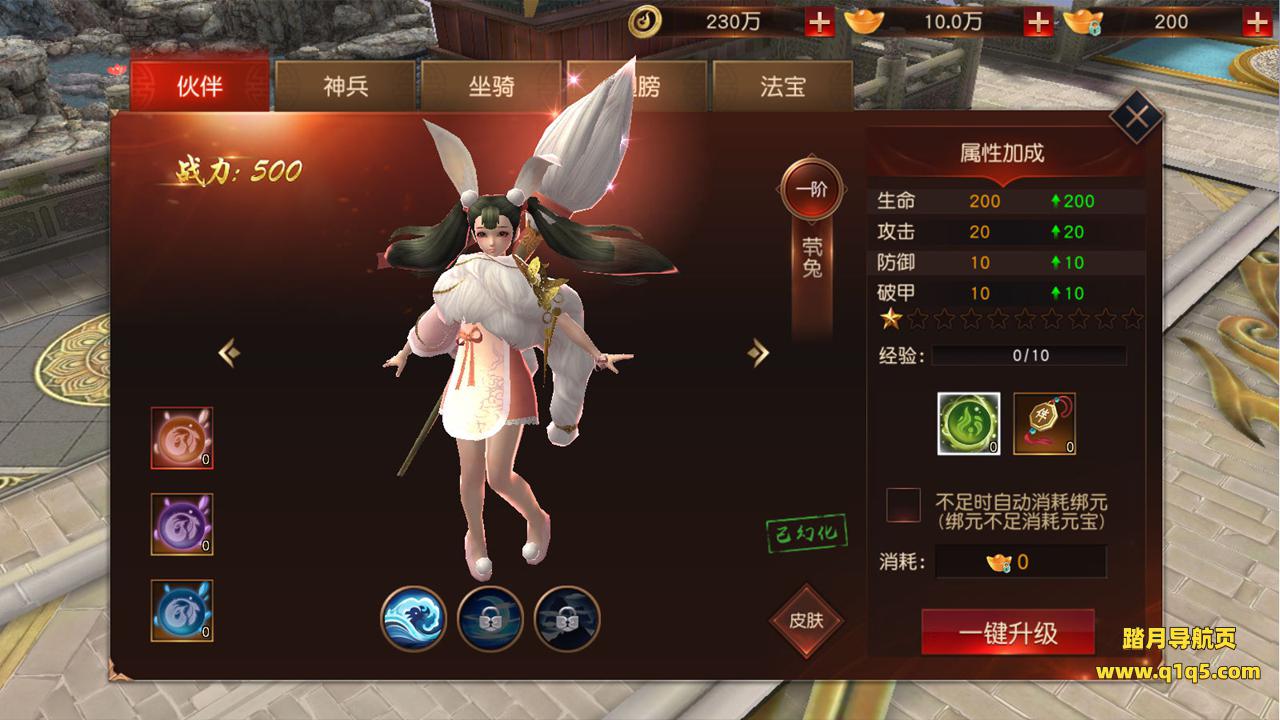Open the 神兵 tab
The height and width of the screenshot is (720, 1280).
346,87
